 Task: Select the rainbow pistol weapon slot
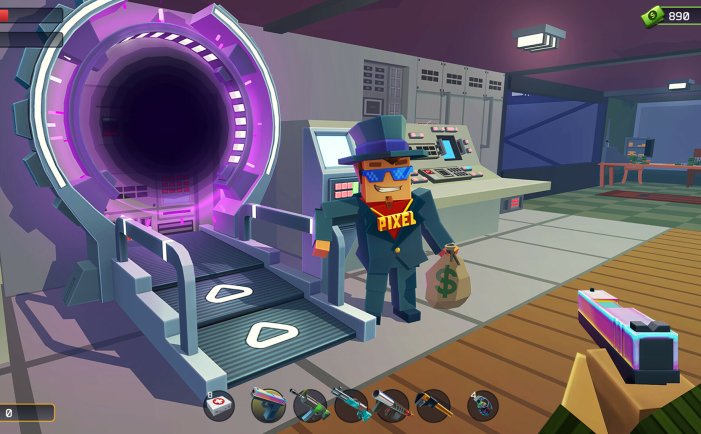click(x=268, y=404)
